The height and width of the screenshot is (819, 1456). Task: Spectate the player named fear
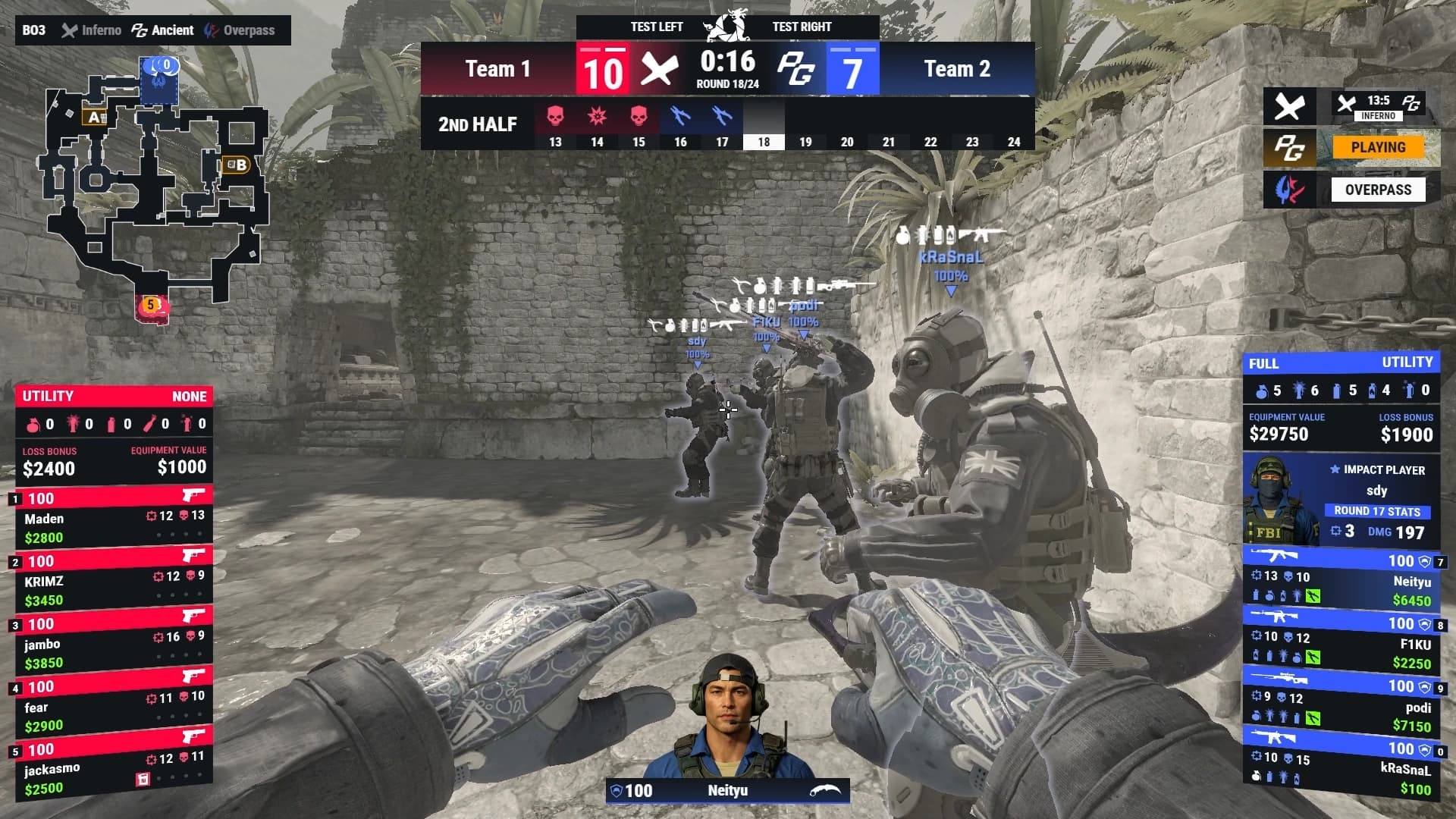point(114,707)
